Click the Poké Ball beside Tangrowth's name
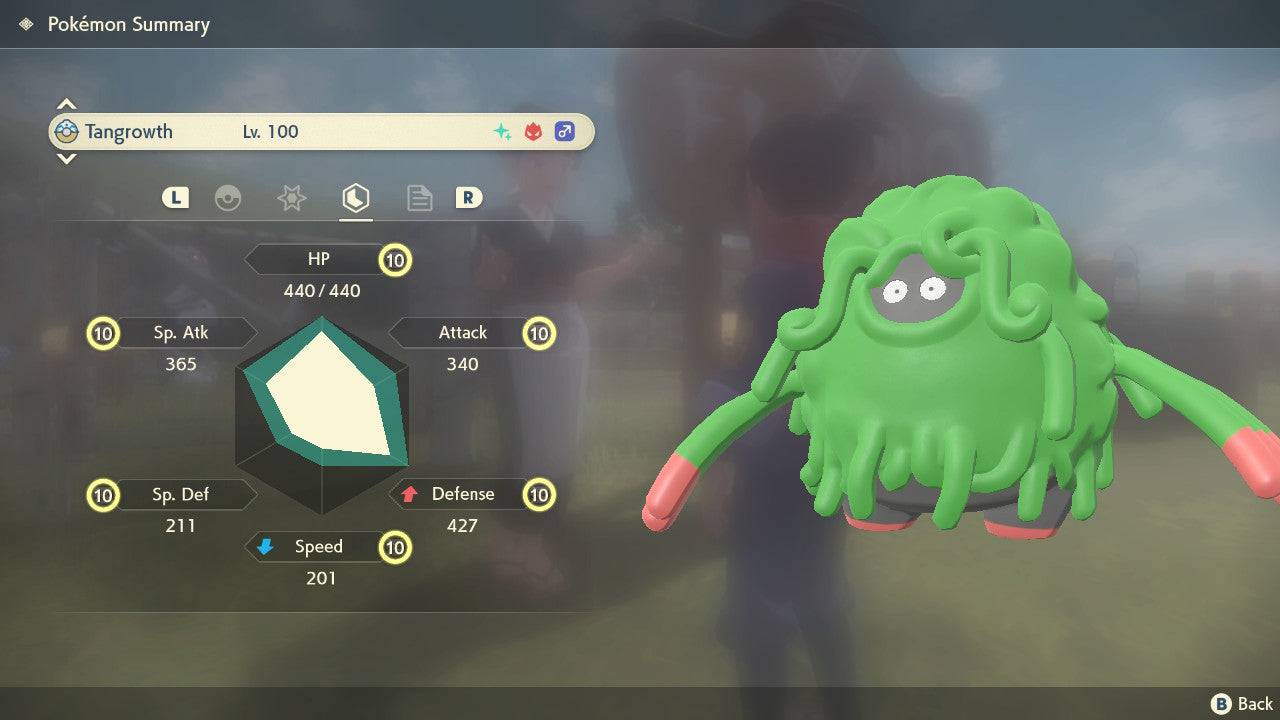This screenshot has width=1280, height=720. [66, 131]
